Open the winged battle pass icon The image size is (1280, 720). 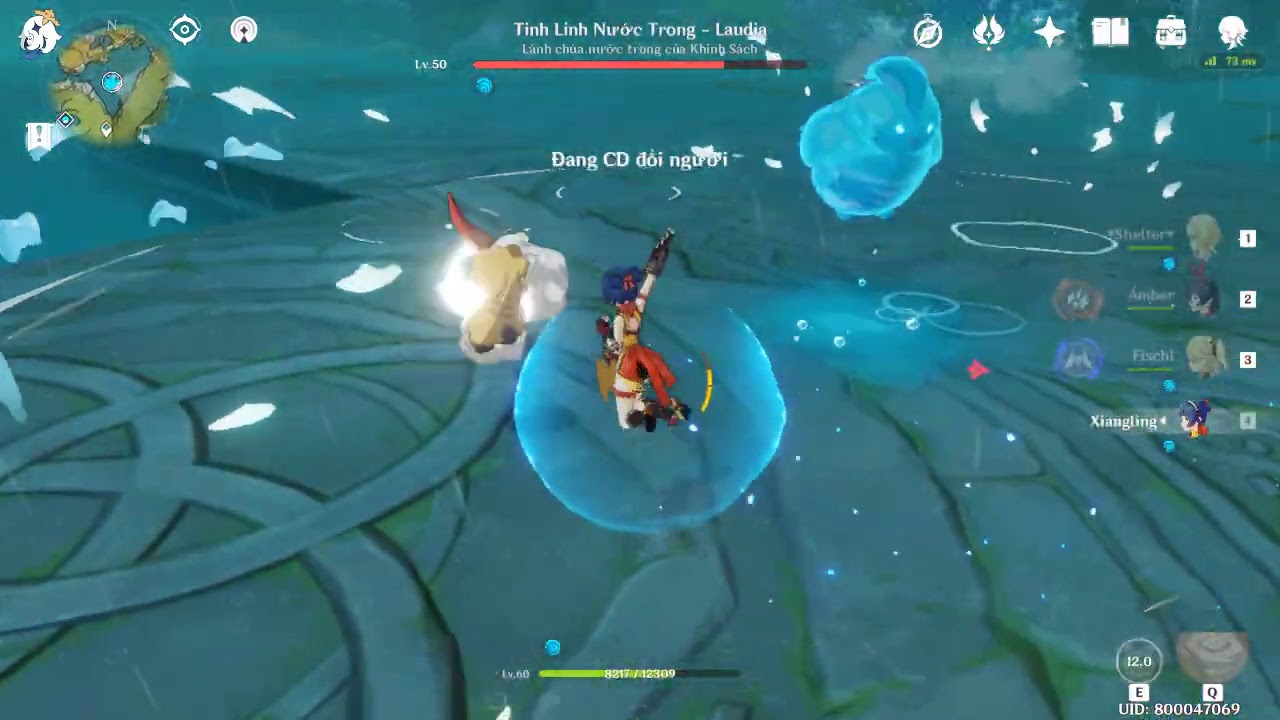(988, 33)
